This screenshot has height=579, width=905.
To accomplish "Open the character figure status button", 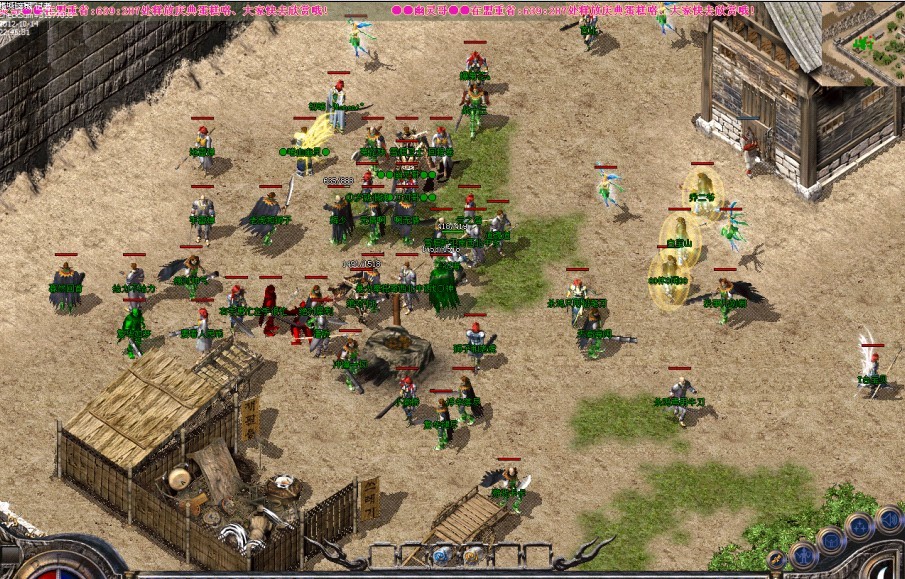I will point(803,554).
